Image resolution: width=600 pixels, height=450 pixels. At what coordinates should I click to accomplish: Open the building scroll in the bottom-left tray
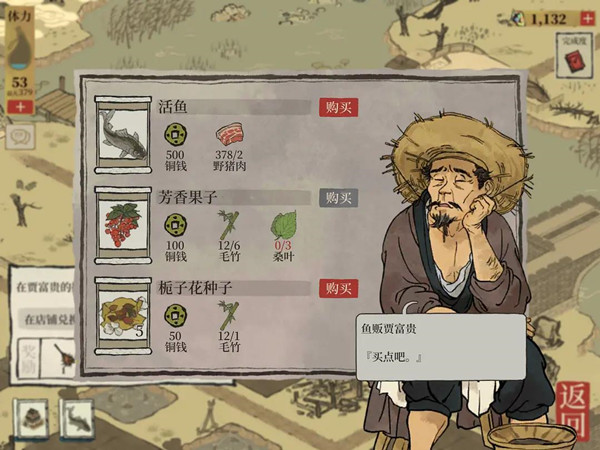[33, 419]
